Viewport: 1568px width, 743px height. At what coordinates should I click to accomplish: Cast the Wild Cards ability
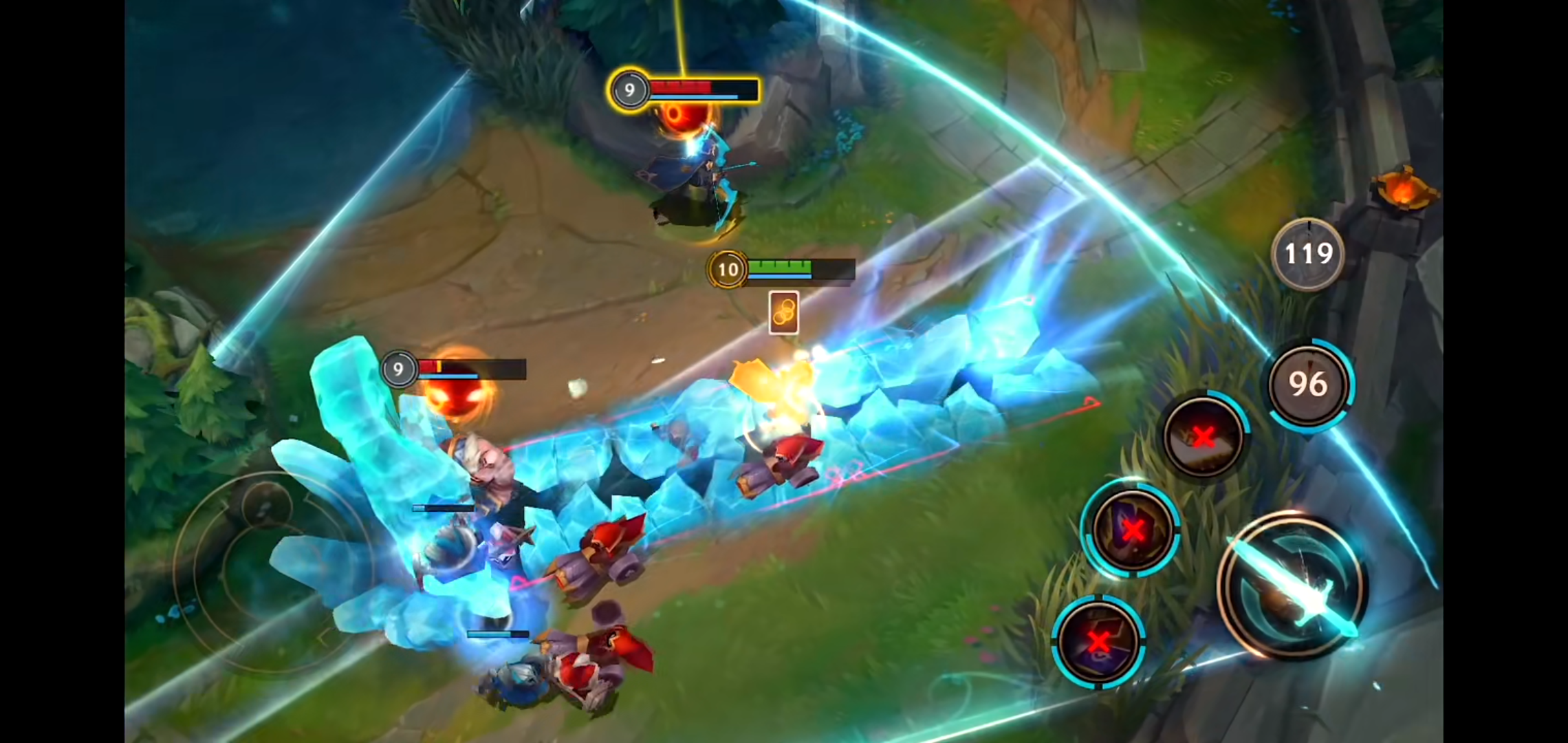[x=1098, y=642]
